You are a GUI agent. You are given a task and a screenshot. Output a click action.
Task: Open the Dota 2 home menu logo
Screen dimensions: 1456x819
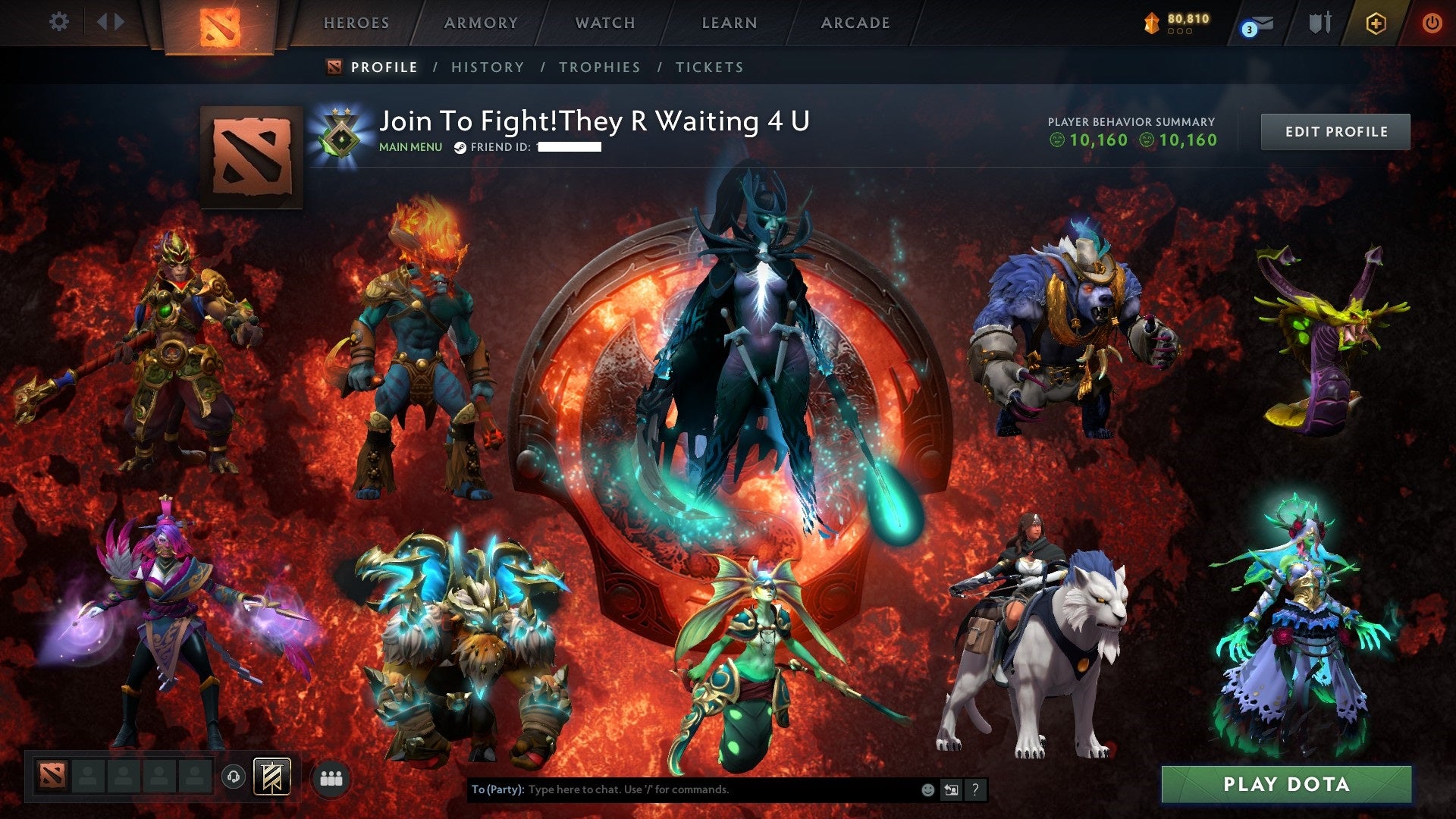tap(220, 26)
